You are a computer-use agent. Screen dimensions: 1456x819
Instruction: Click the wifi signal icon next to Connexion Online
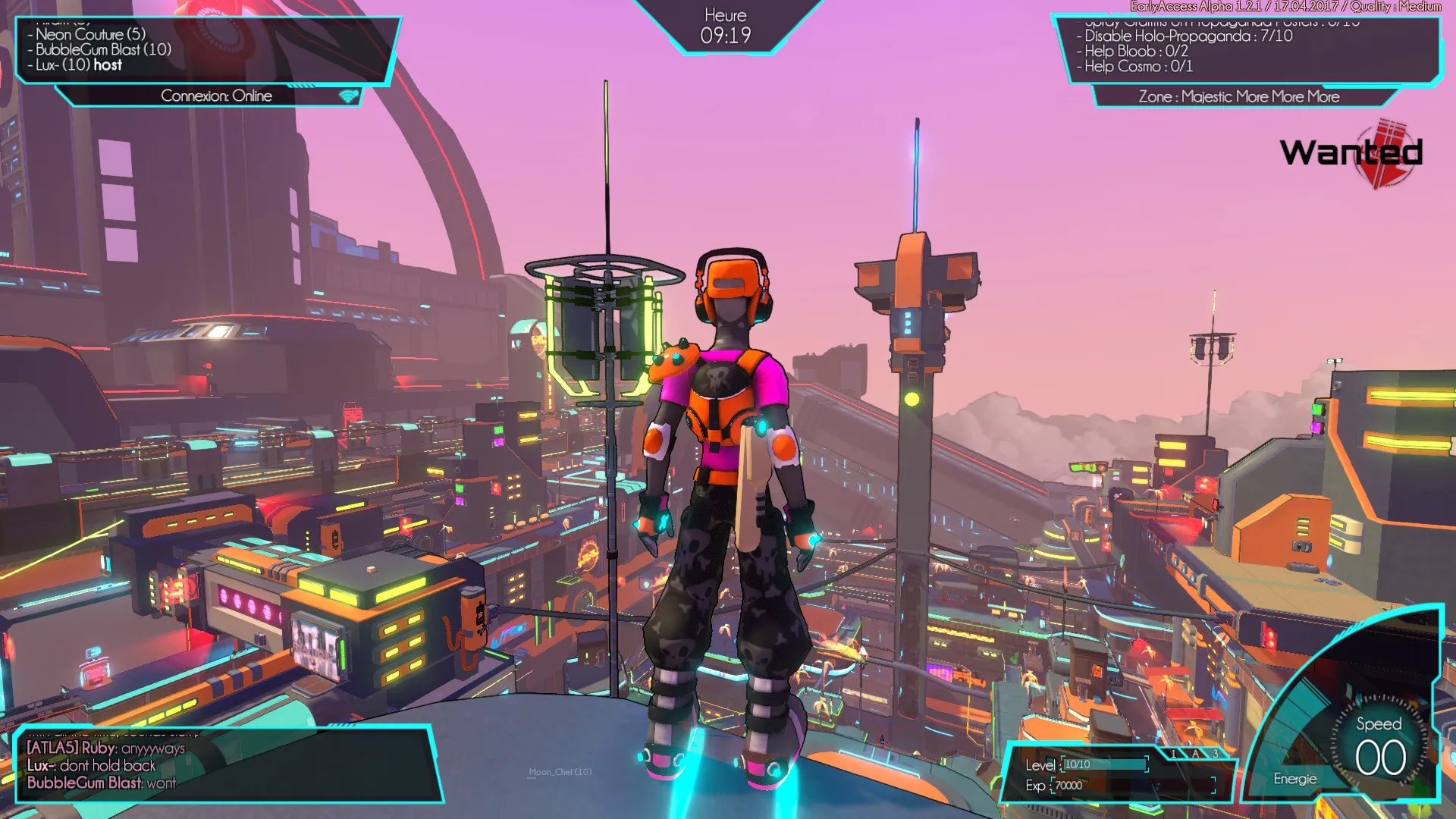click(348, 96)
